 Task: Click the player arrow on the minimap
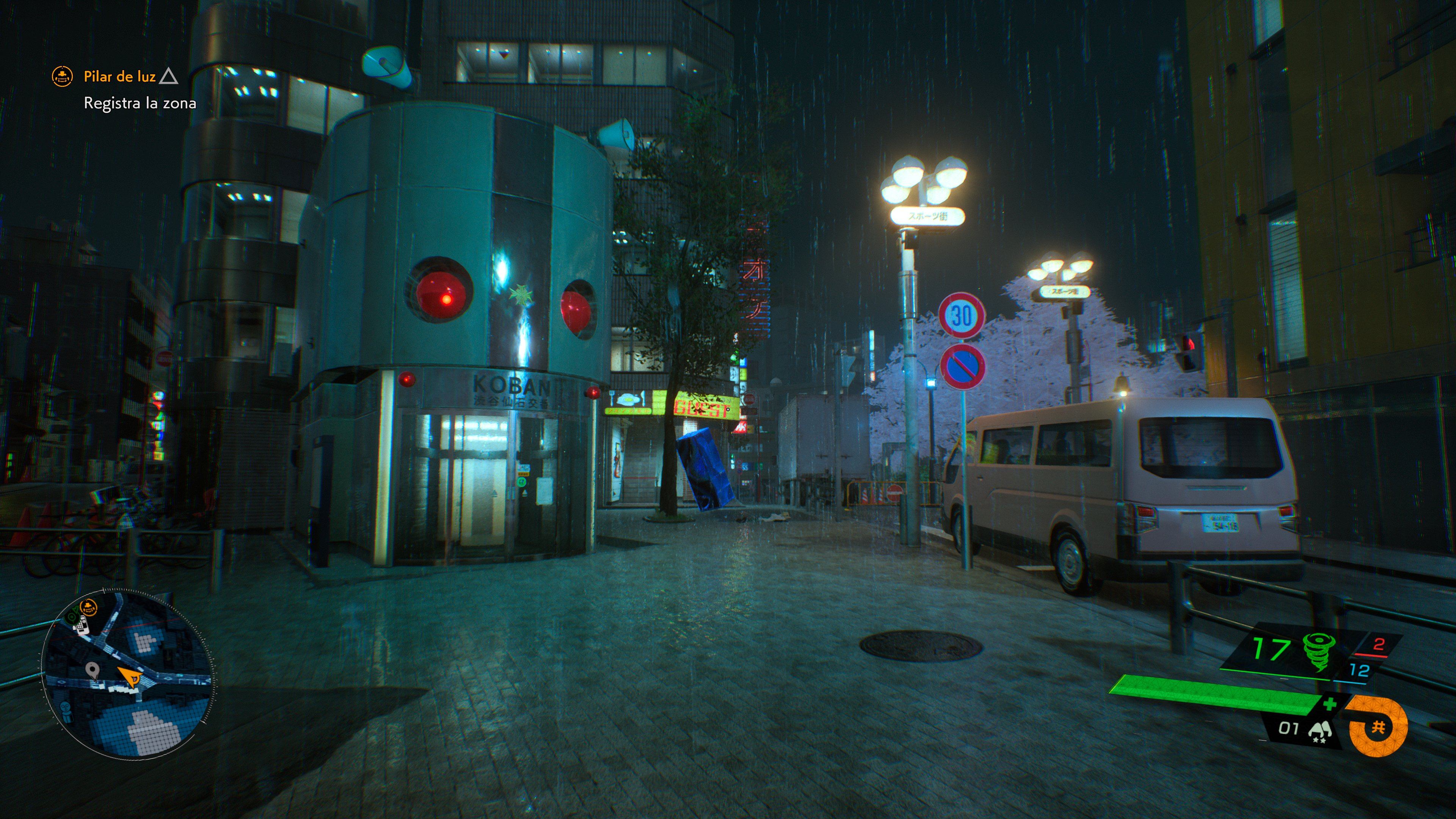tap(130, 678)
